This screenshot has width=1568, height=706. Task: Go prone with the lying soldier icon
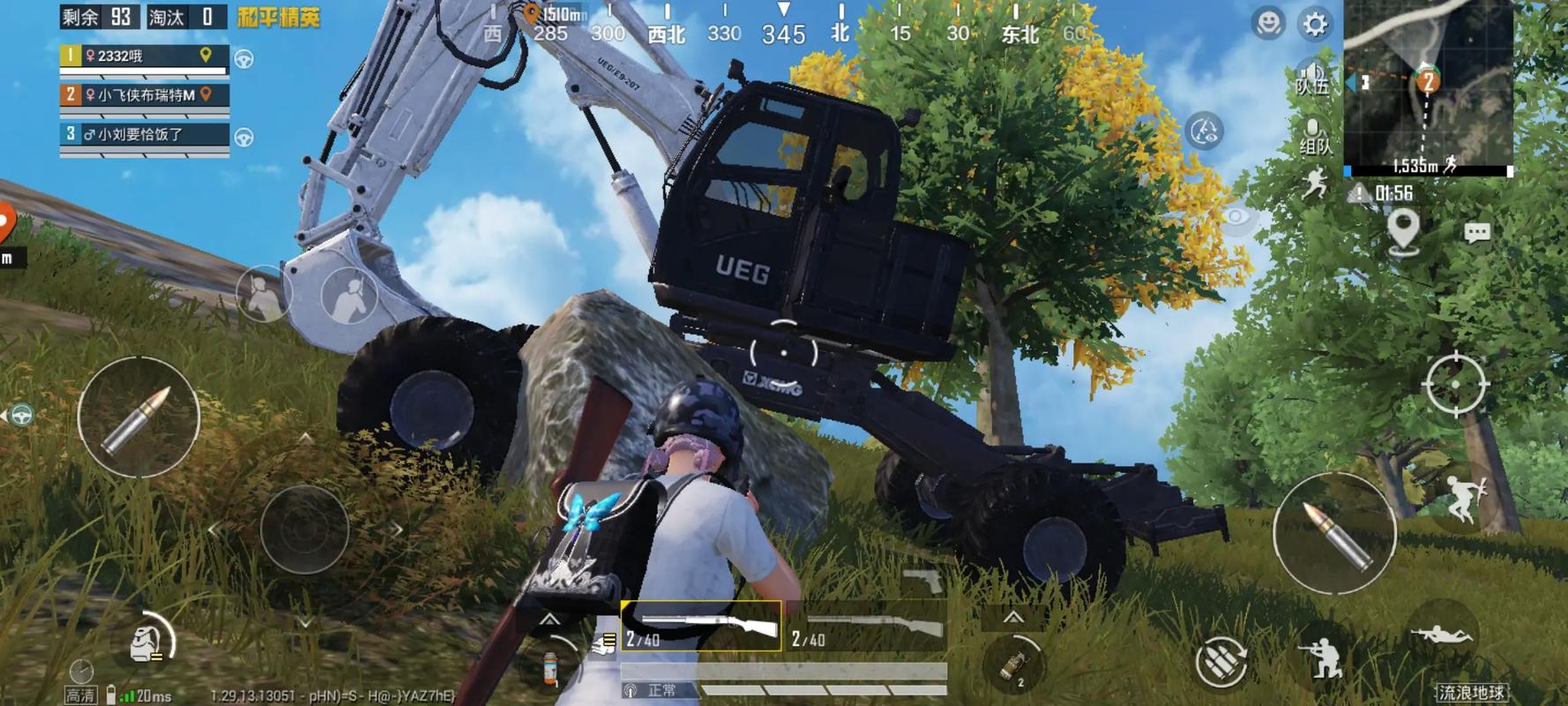(1440, 634)
